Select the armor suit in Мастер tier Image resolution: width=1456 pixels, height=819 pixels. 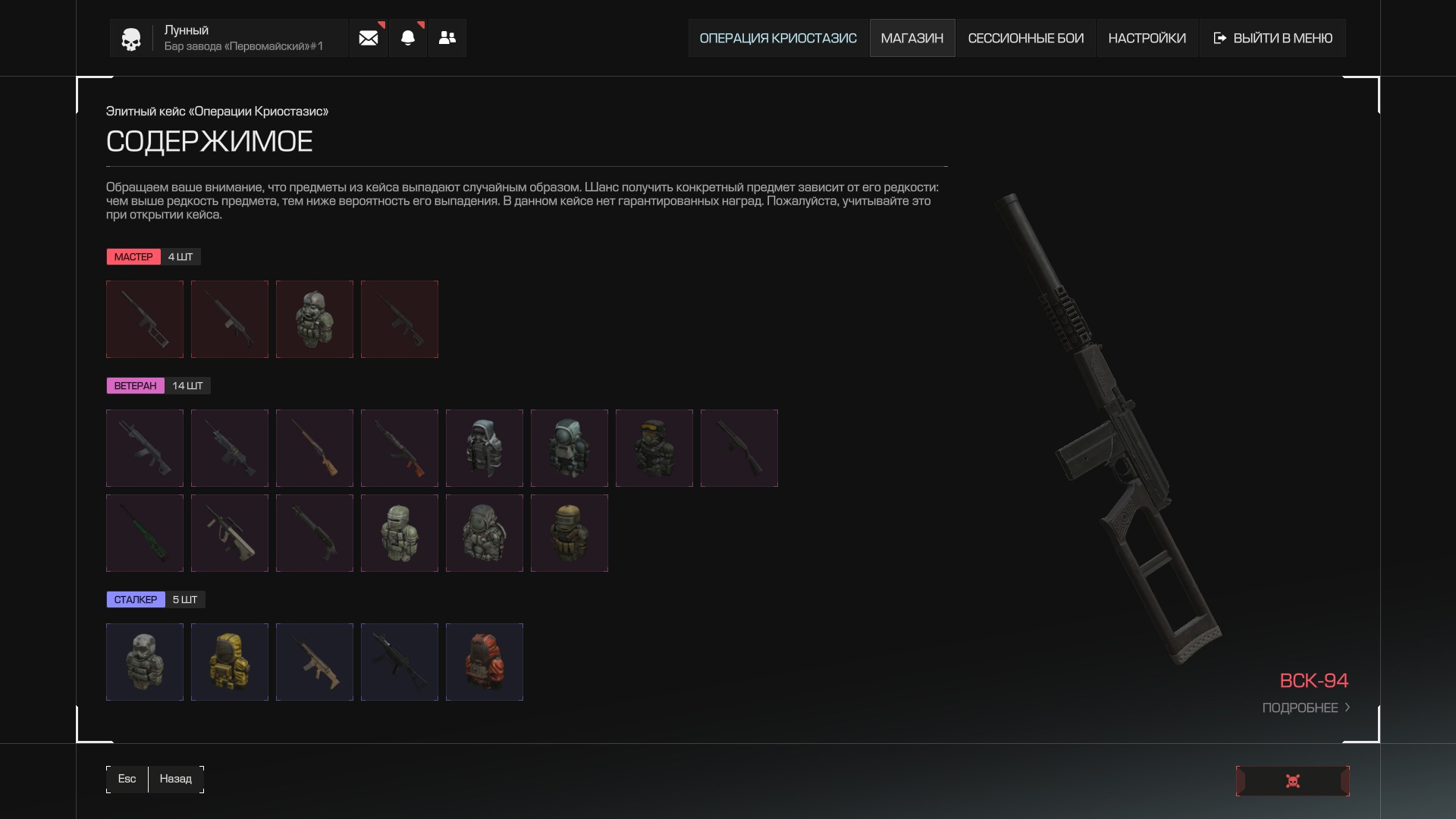pos(315,319)
